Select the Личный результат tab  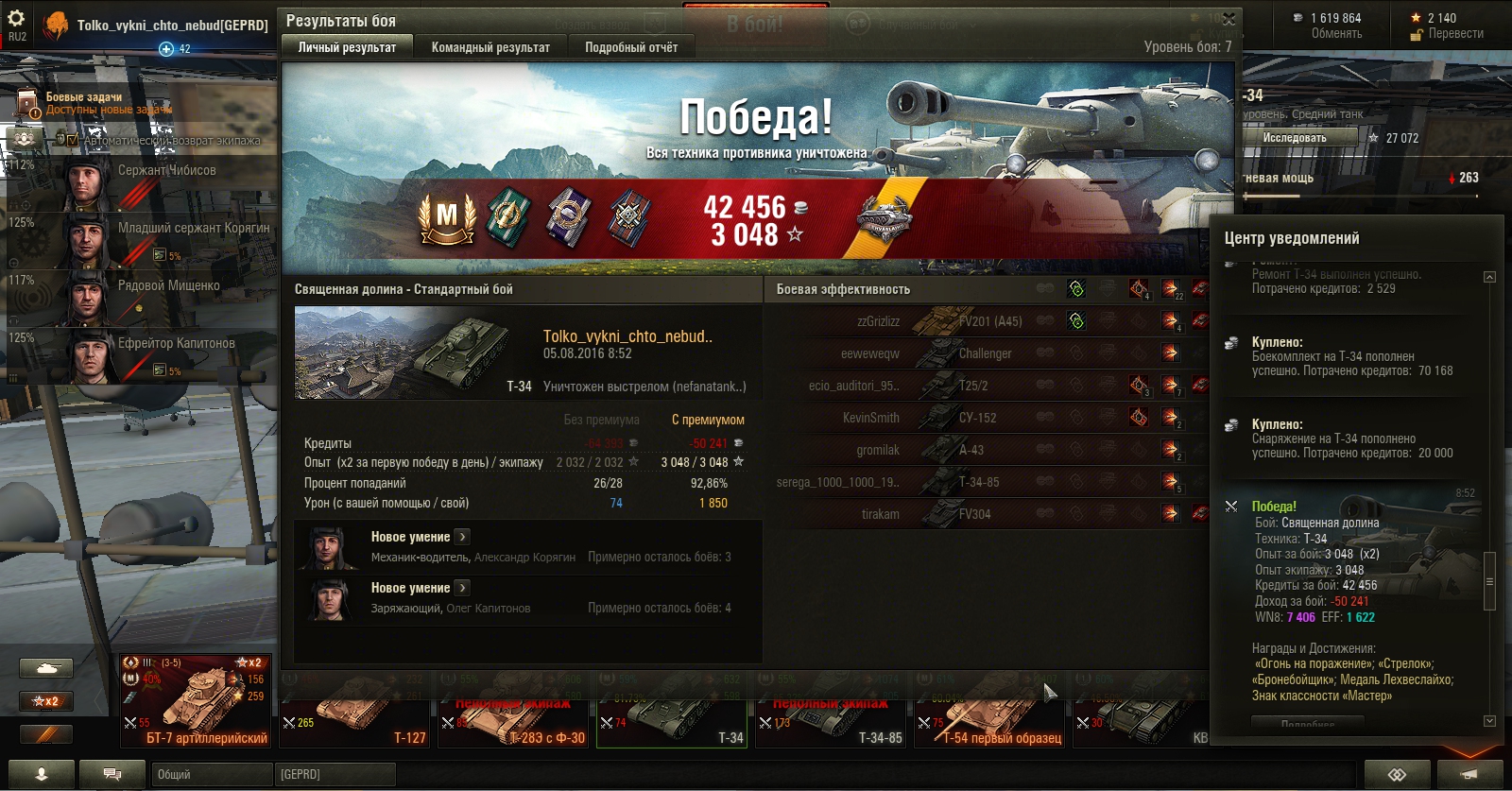pyautogui.click(x=347, y=47)
